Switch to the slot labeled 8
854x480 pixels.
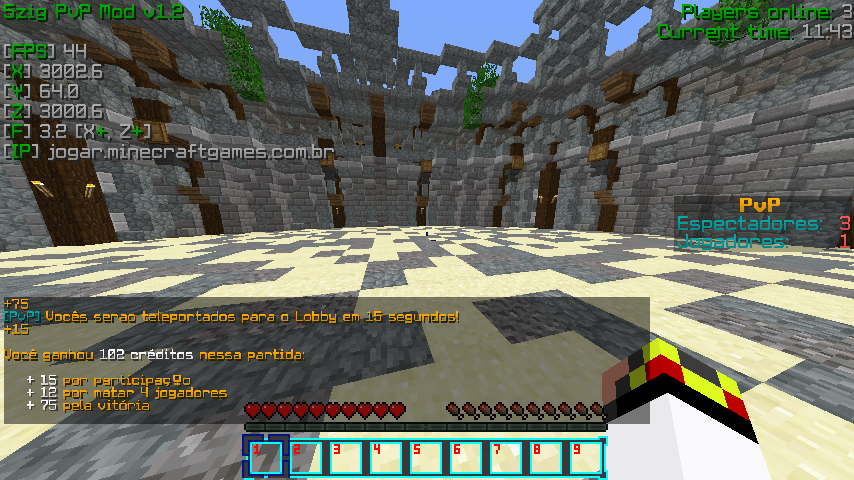(x=546, y=457)
